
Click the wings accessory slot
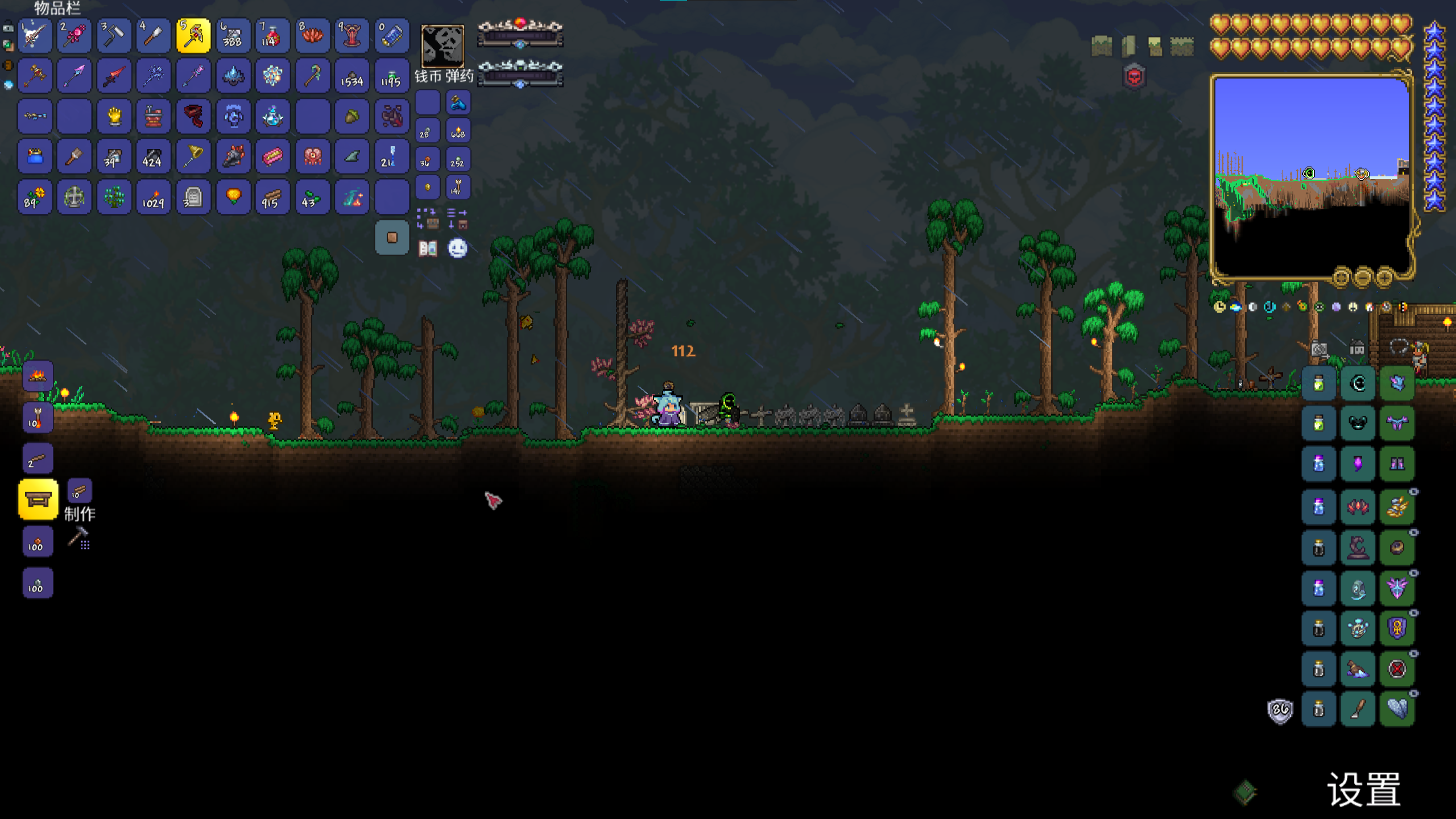click(1397, 709)
